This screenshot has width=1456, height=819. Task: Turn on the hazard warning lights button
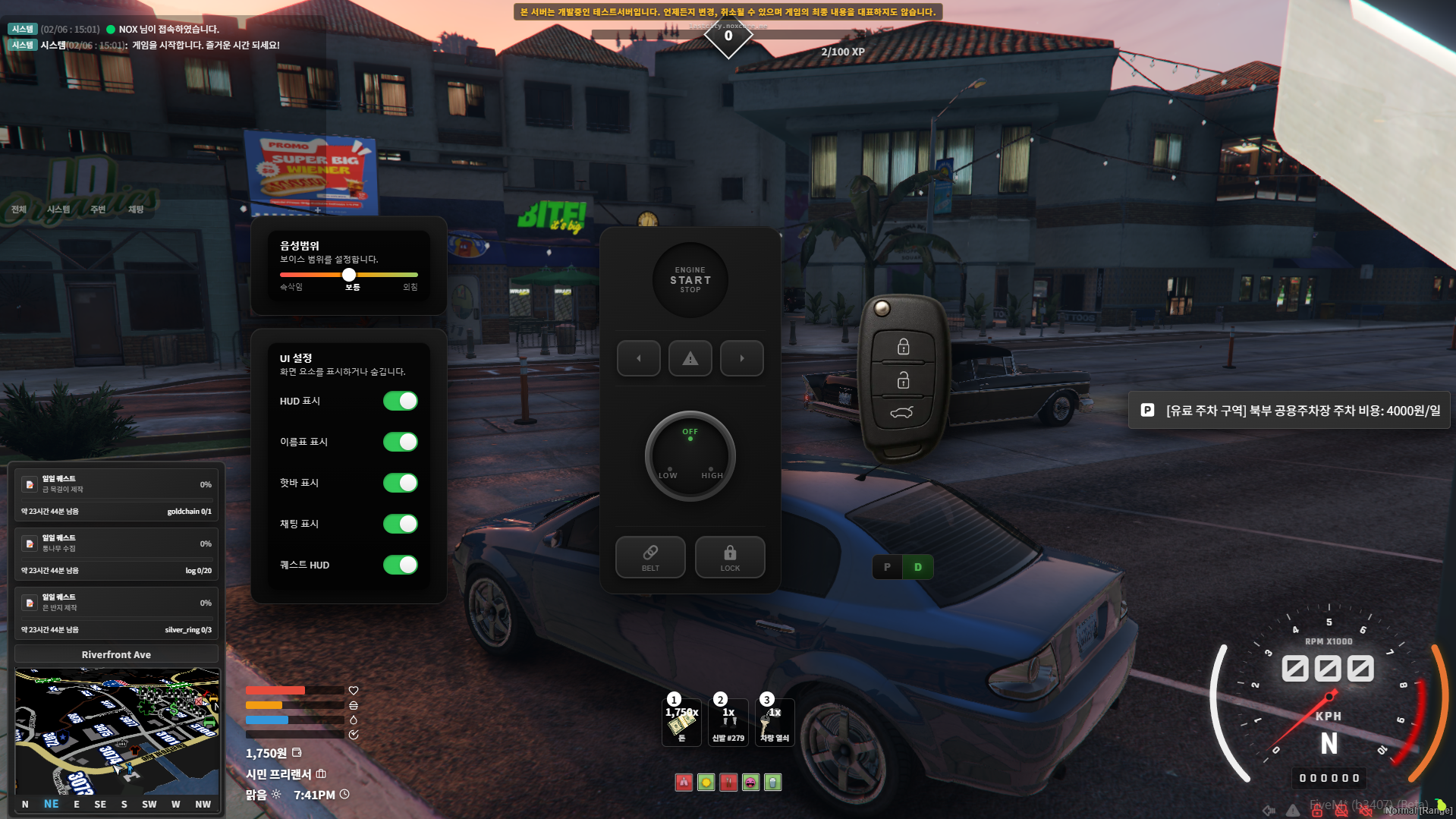pos(690,358)
